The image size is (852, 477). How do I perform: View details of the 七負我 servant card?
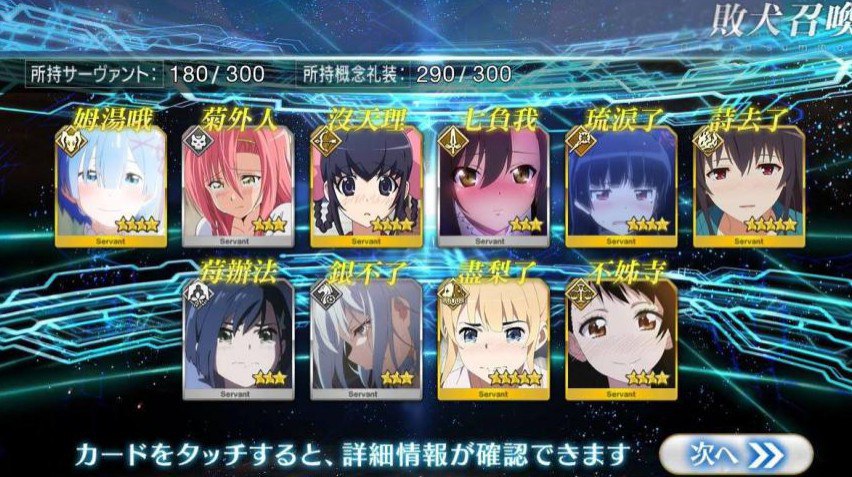[x=493, y=187]
